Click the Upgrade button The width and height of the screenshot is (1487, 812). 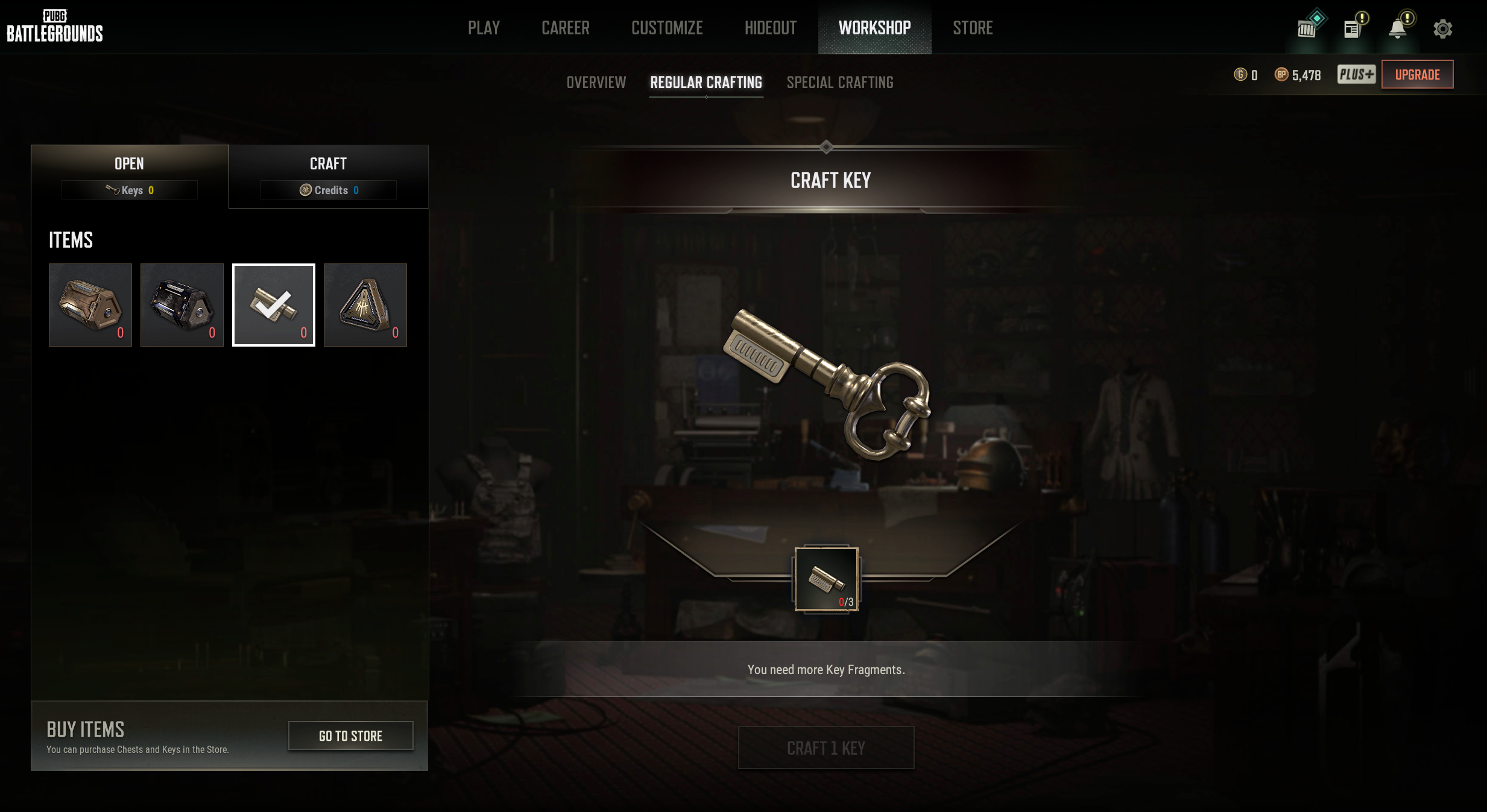click(1417, 75)
